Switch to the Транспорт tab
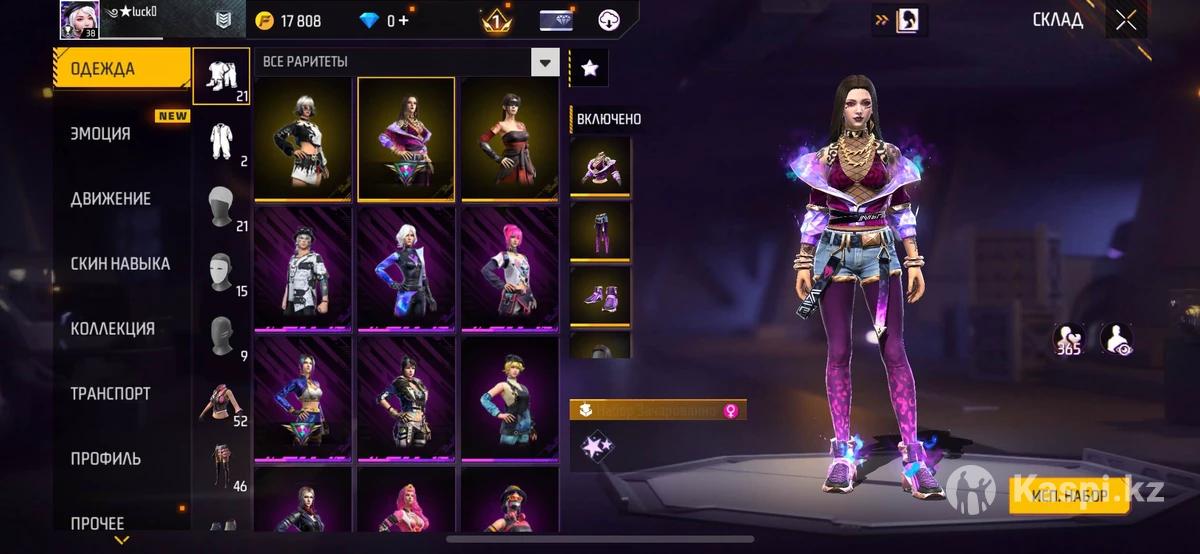This screenshot has width=1200, height=554. tap(110, 394)
